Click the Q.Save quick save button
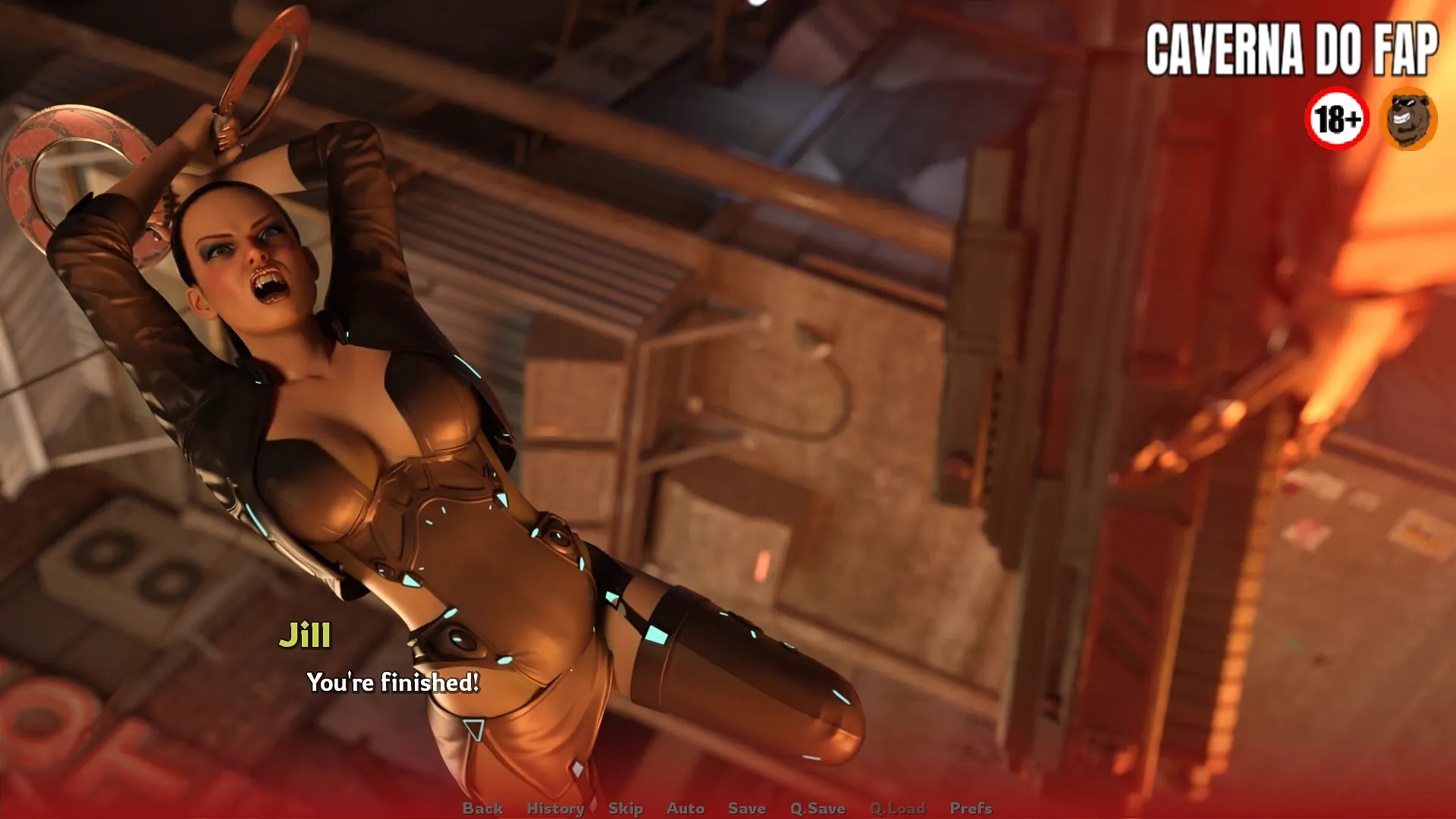This screenshot has width=1456, height=819. pyautogui.click(x=817, y=808)
